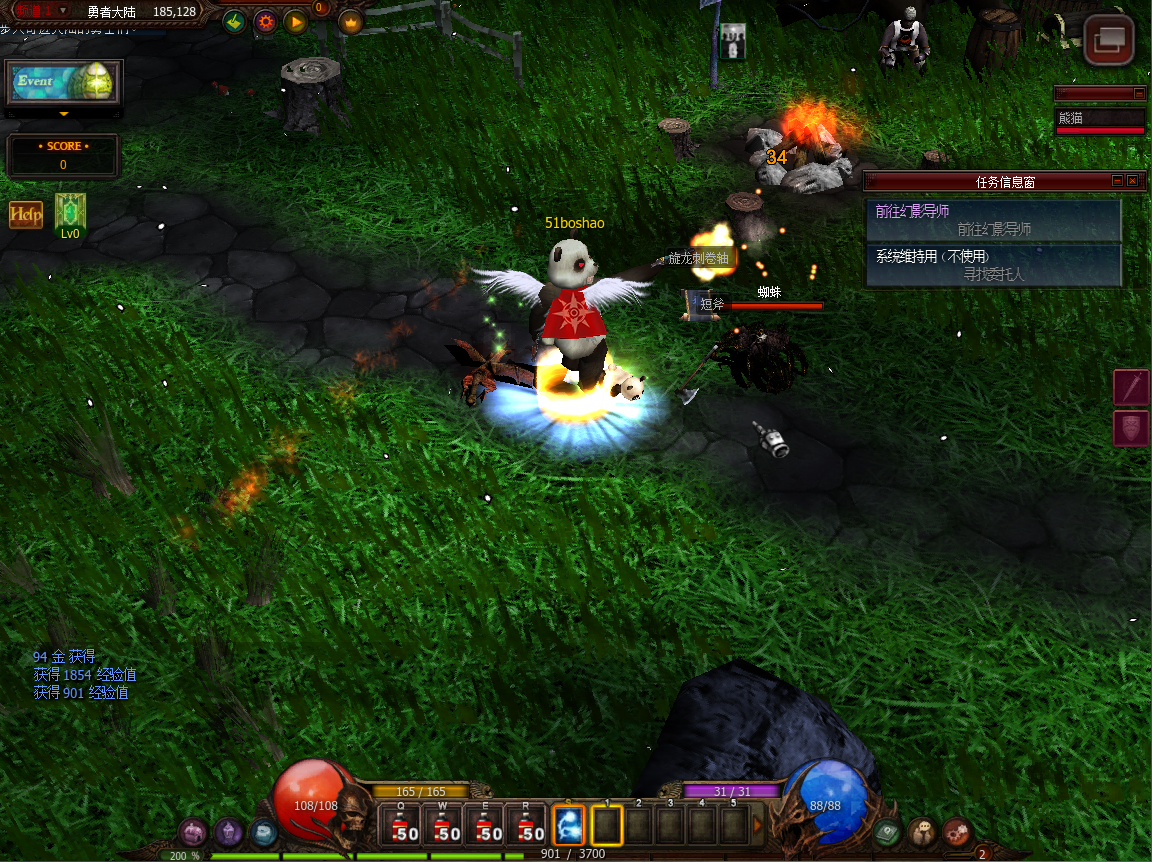
Task: Open the orange gear settings icon
Action: (x=265, y=21)
